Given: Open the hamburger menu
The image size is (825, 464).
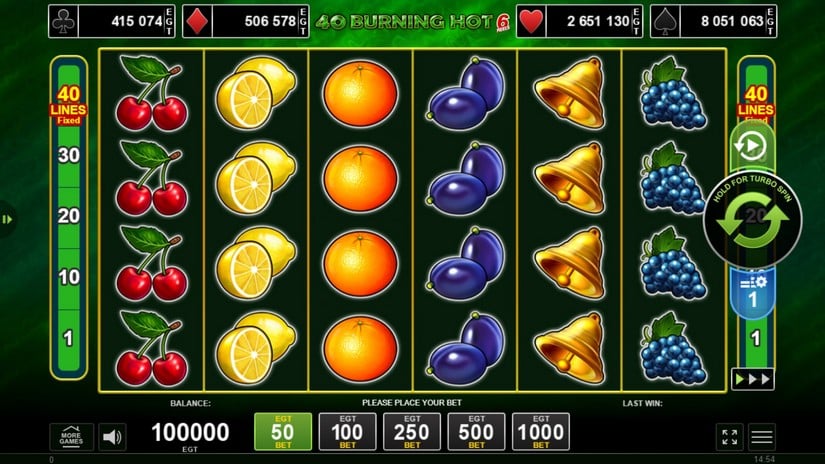Looking at the screenshot, I should [762, 436].
